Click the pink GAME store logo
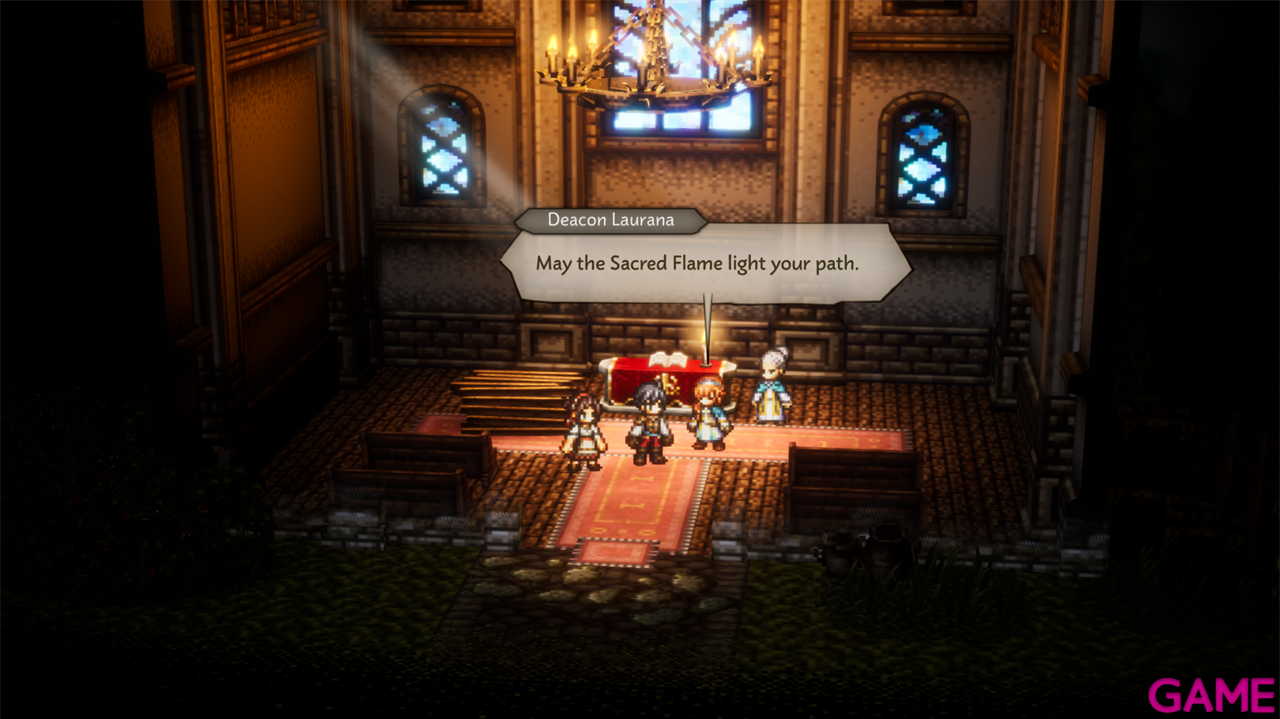1280x719 pixels. (1210, 693)
